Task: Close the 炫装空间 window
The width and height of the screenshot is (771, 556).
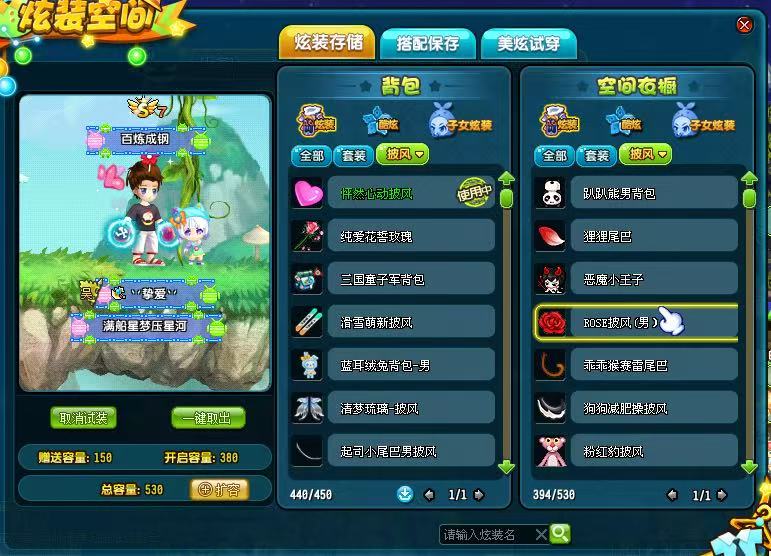Action: point(743,24)
